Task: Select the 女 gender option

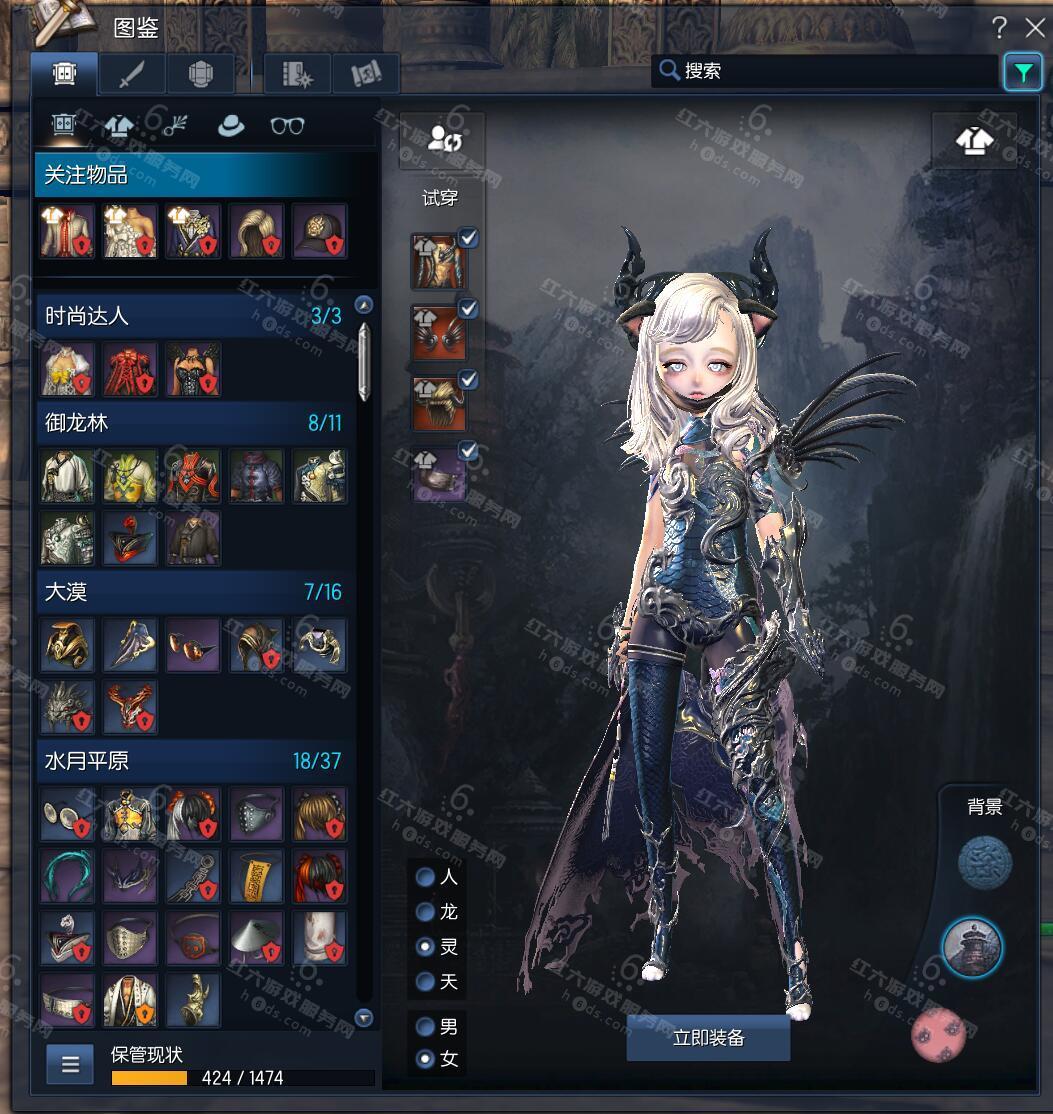Action: coord(426,1058)
